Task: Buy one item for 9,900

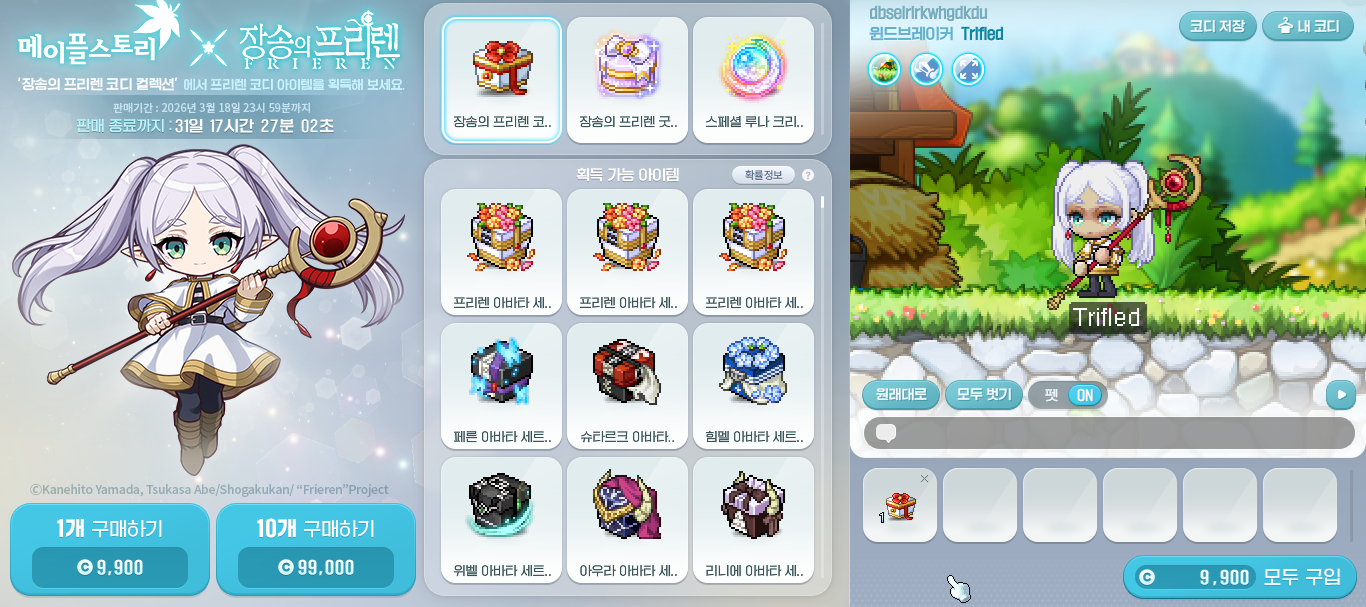Action: tap(110, 550)
